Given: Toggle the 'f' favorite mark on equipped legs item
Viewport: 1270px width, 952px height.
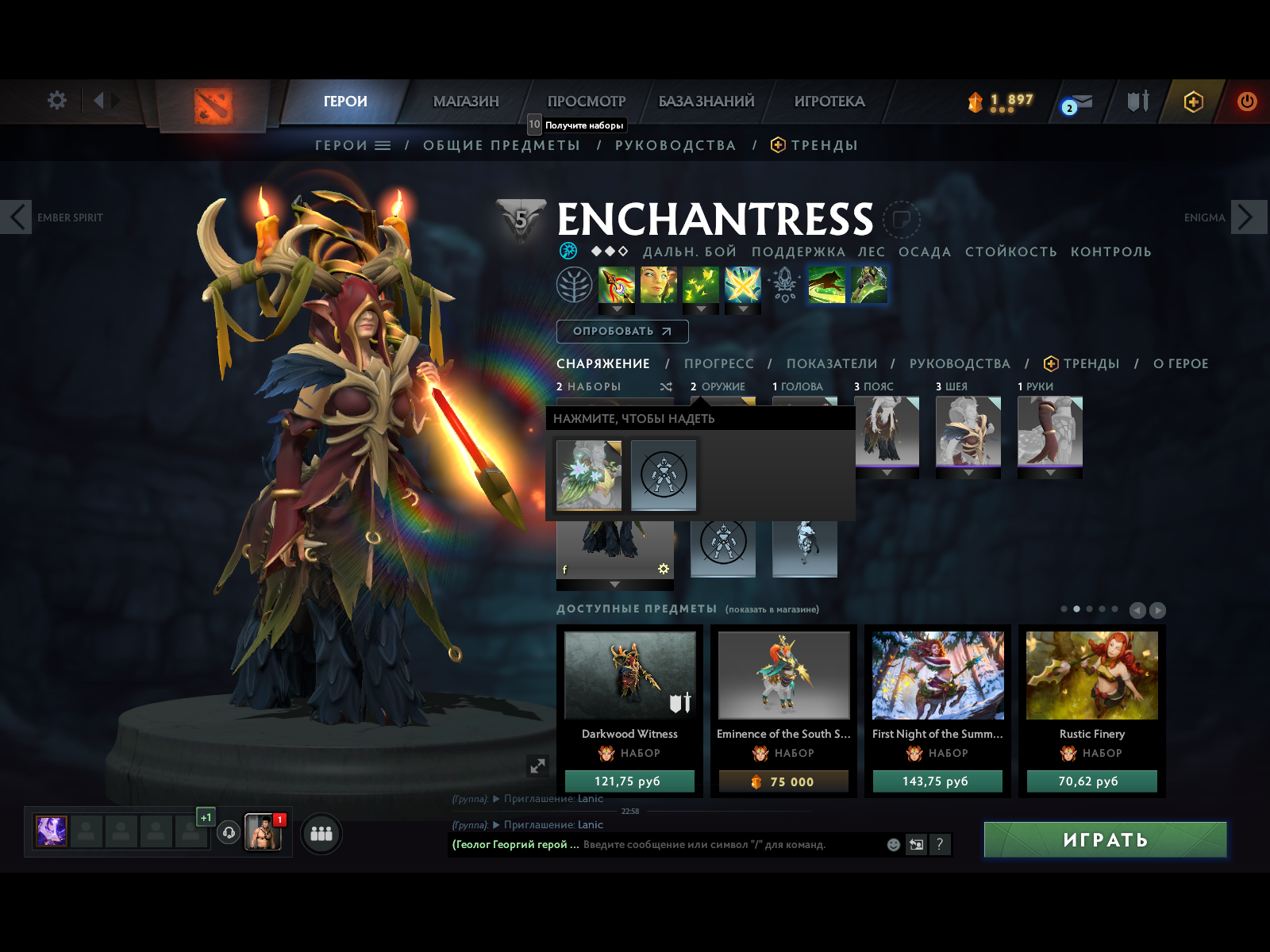Looking at the screenshot, I should point(565,569).
